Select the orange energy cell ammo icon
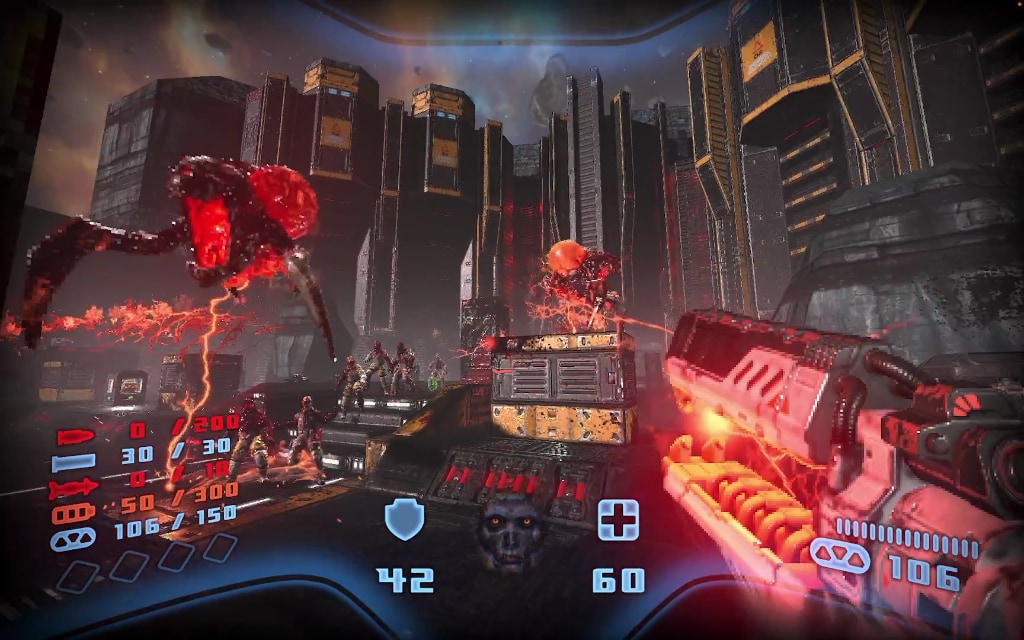 (x=76, y=513)
